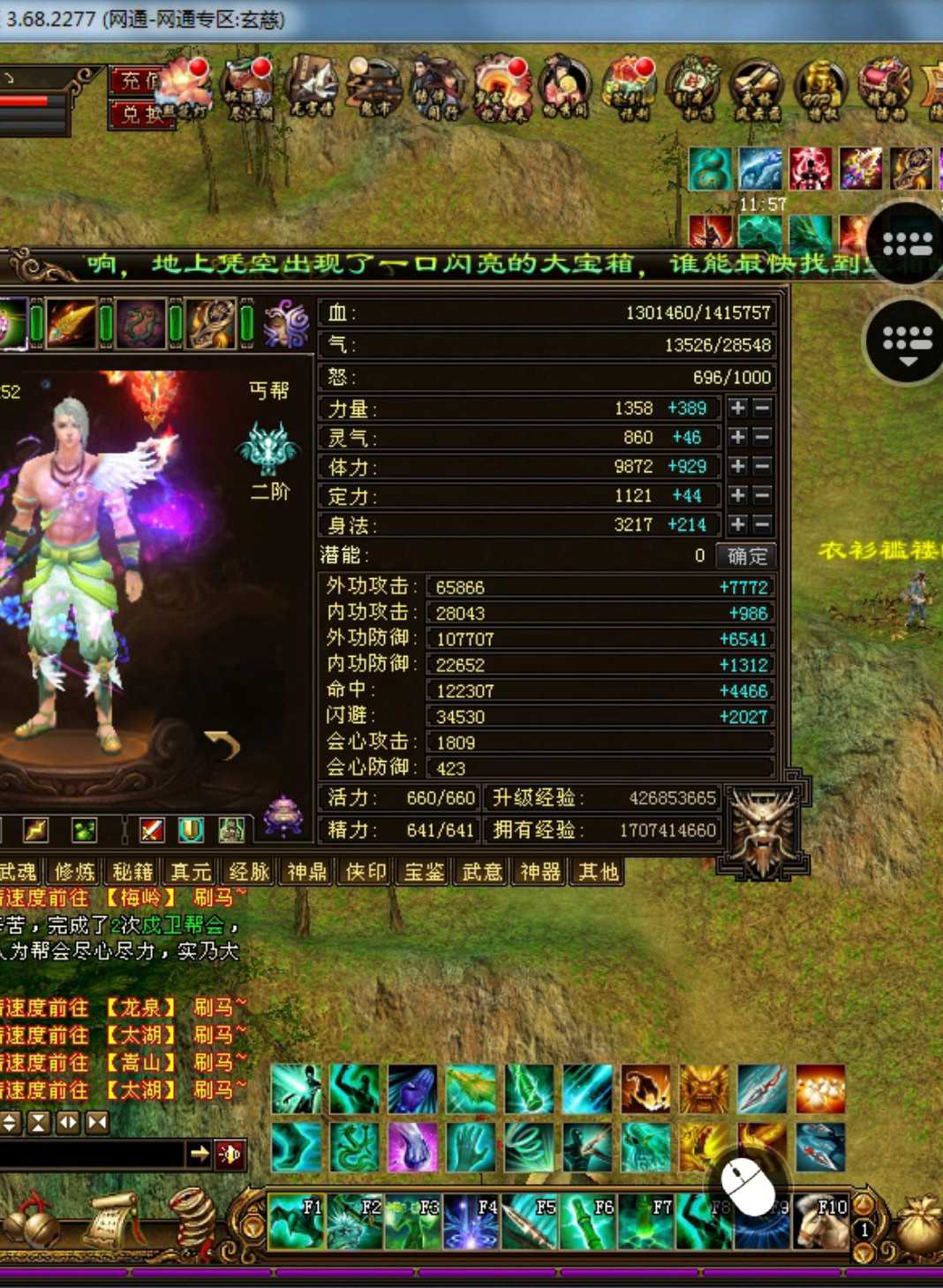Send chat message with arrow button

coord(200,1153)
